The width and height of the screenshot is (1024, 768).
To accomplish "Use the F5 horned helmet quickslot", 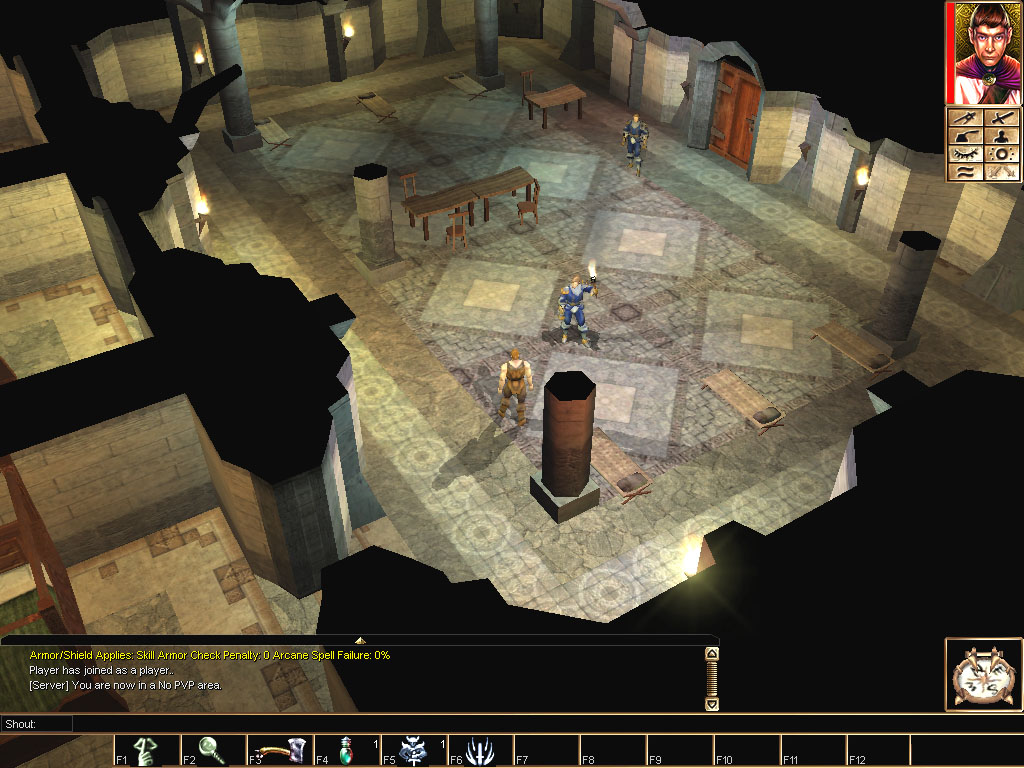I will 413,751.
